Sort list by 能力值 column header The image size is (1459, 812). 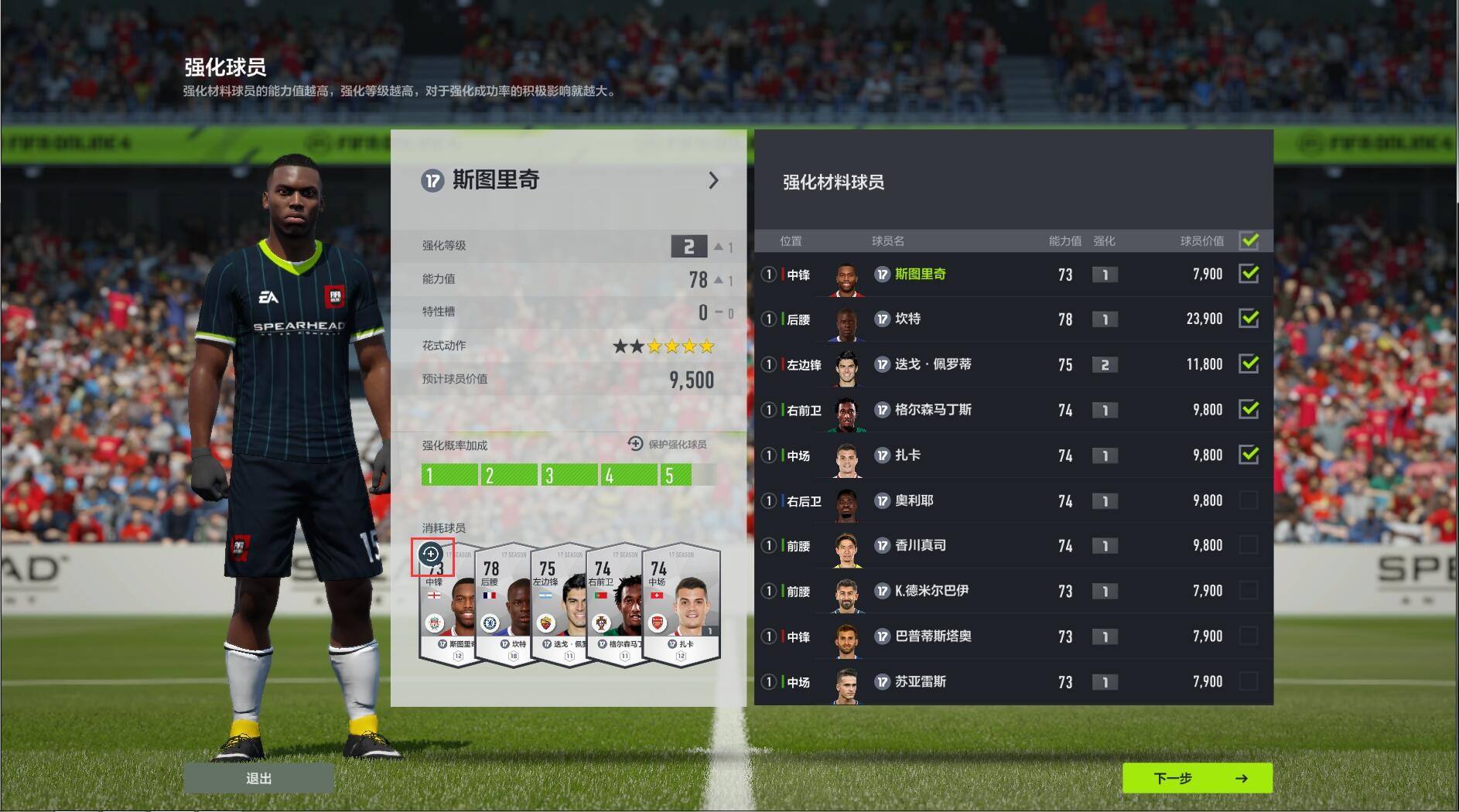coord(1064,241)
